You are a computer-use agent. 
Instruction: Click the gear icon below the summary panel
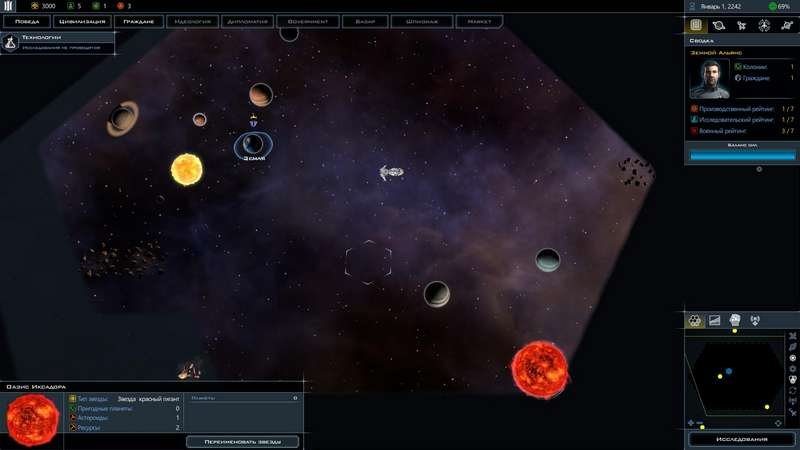759,169
